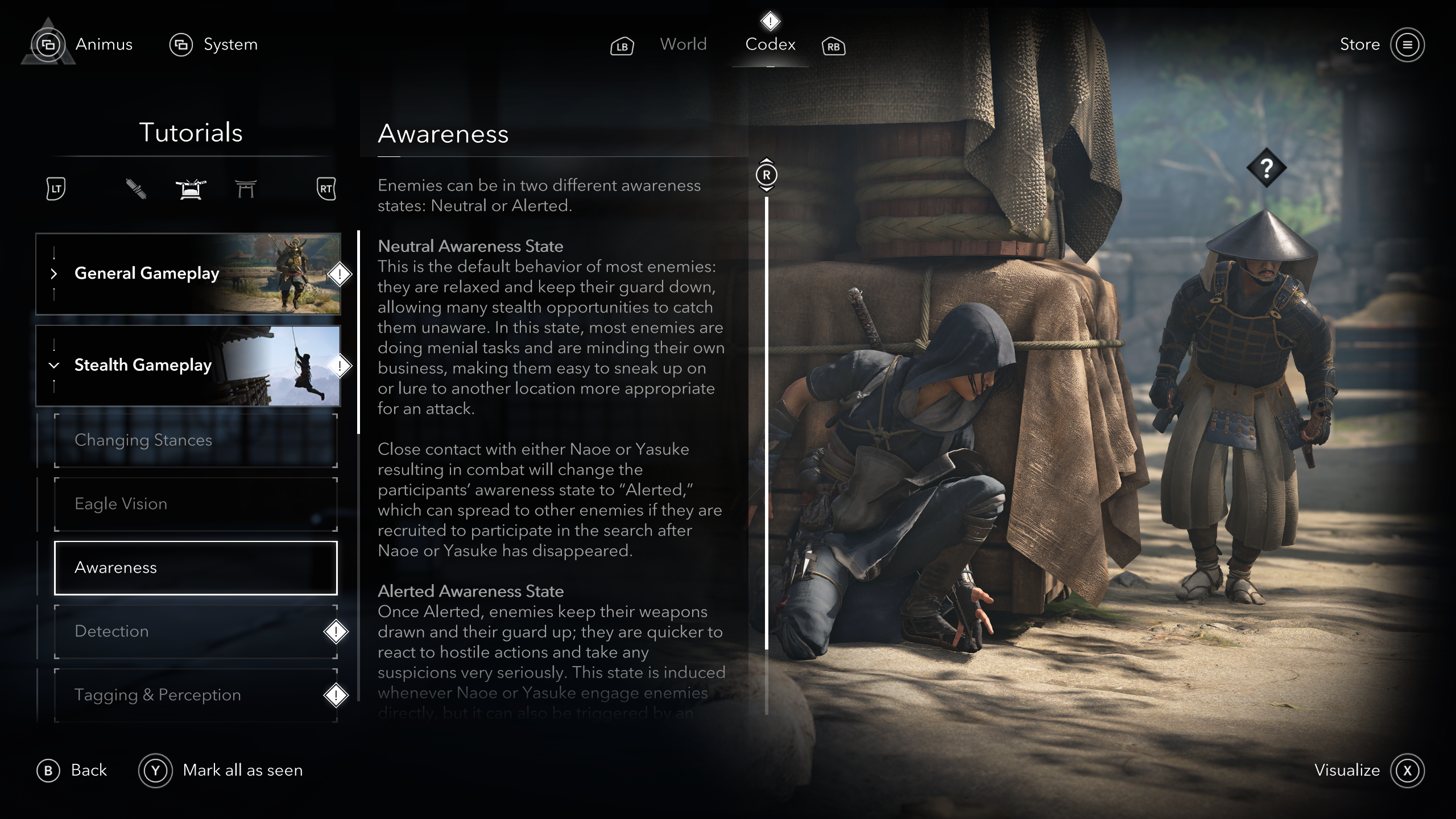Select the crossed-swords tutorials category icon
The width and height of the screenshot is (1456, 819).
[191, 189]
